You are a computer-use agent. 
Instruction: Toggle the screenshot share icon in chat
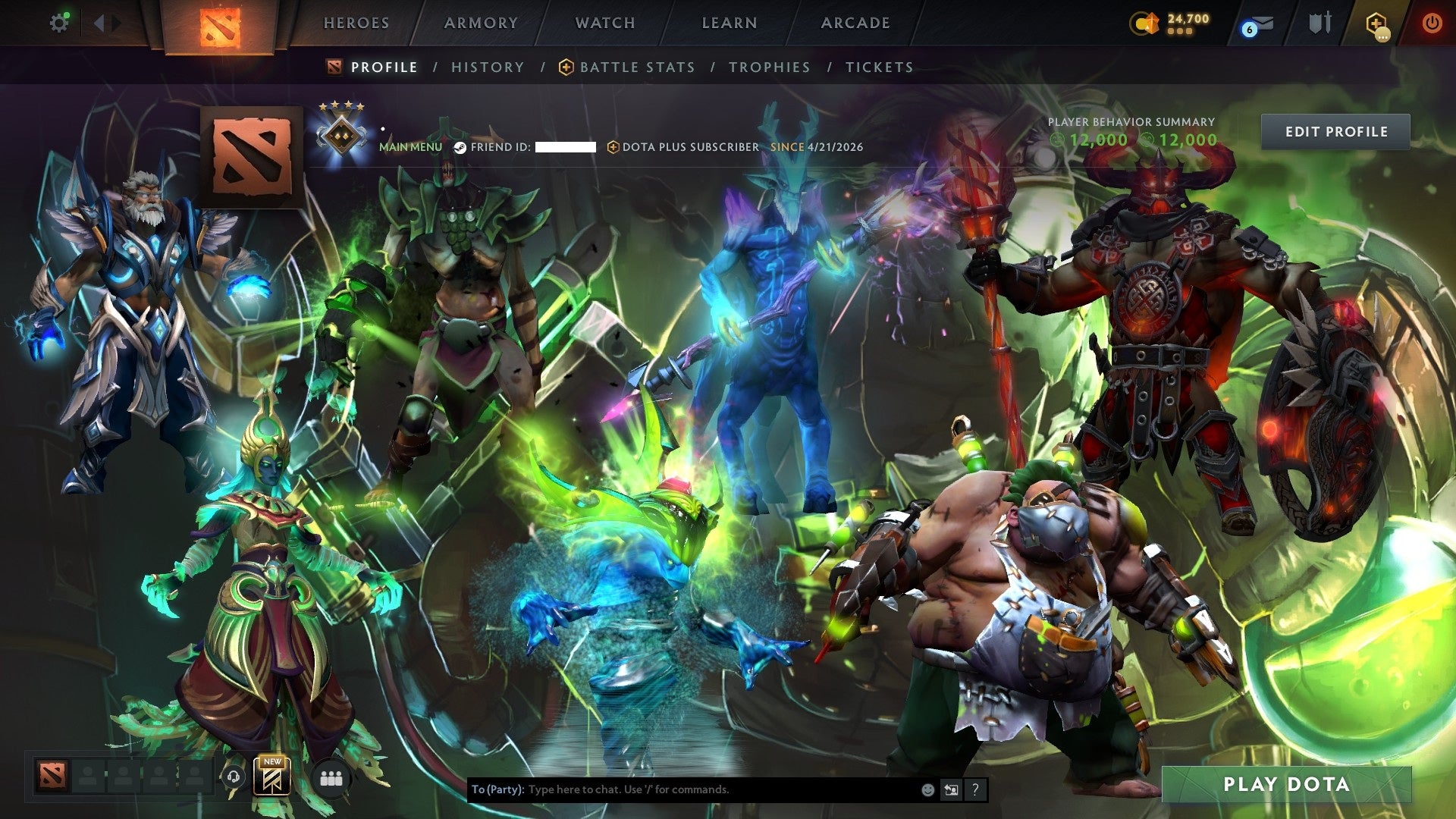point(952,789)
